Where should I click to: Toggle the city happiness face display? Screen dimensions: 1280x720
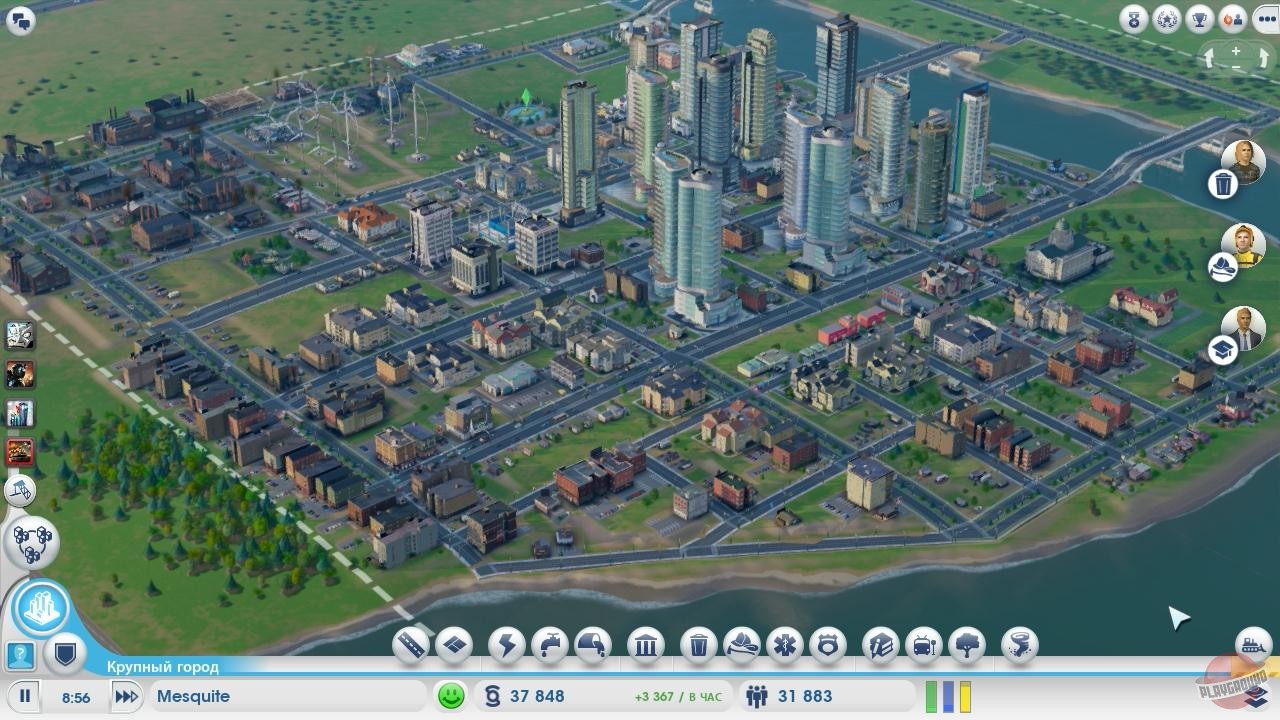click(x=450, y=696)
